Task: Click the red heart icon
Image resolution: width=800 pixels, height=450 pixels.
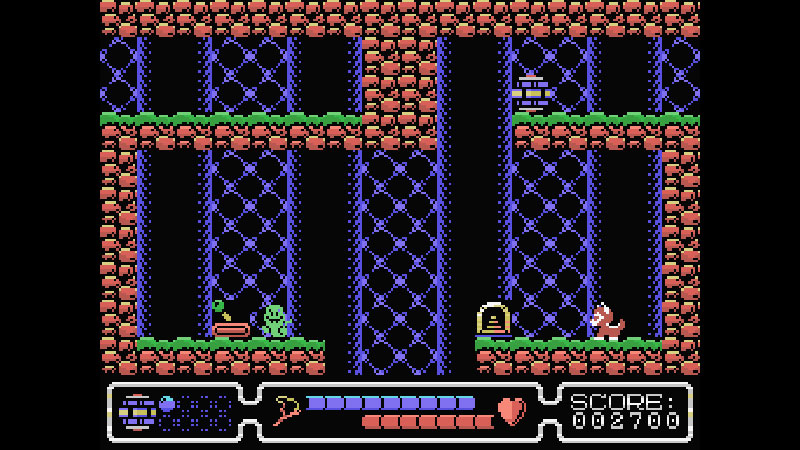Action: 512,411
